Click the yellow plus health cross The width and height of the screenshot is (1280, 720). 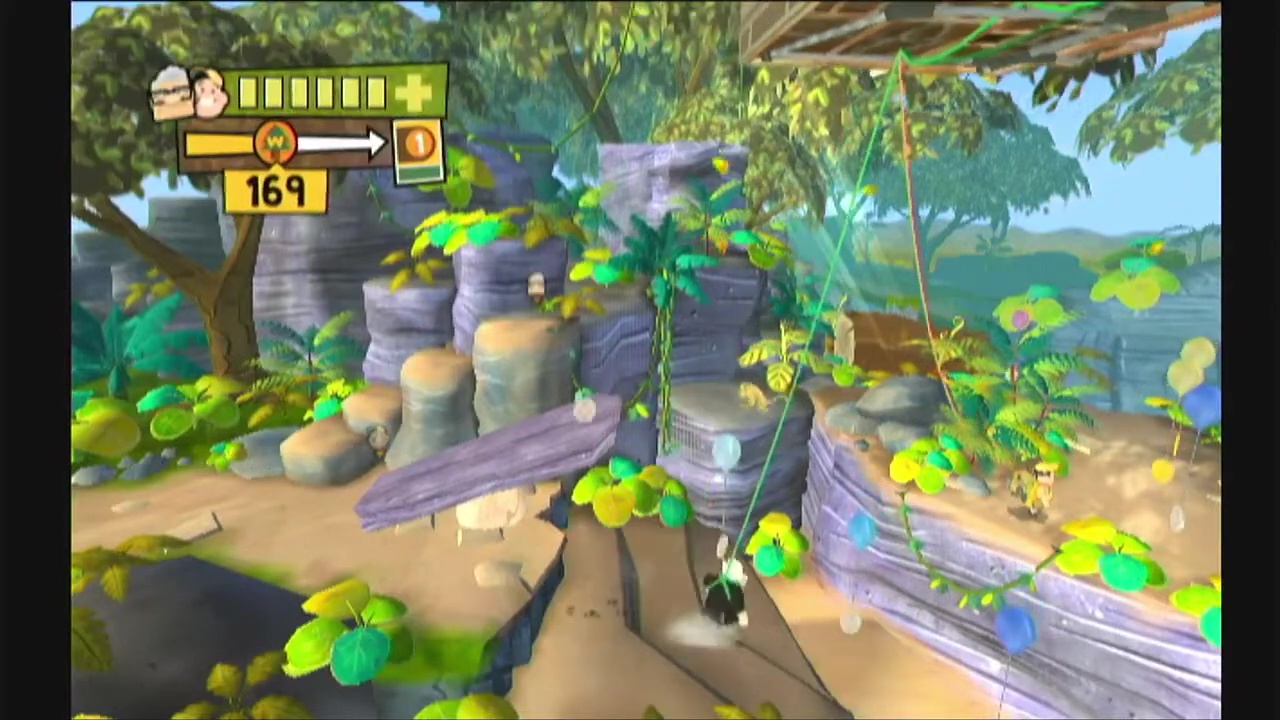414,93
